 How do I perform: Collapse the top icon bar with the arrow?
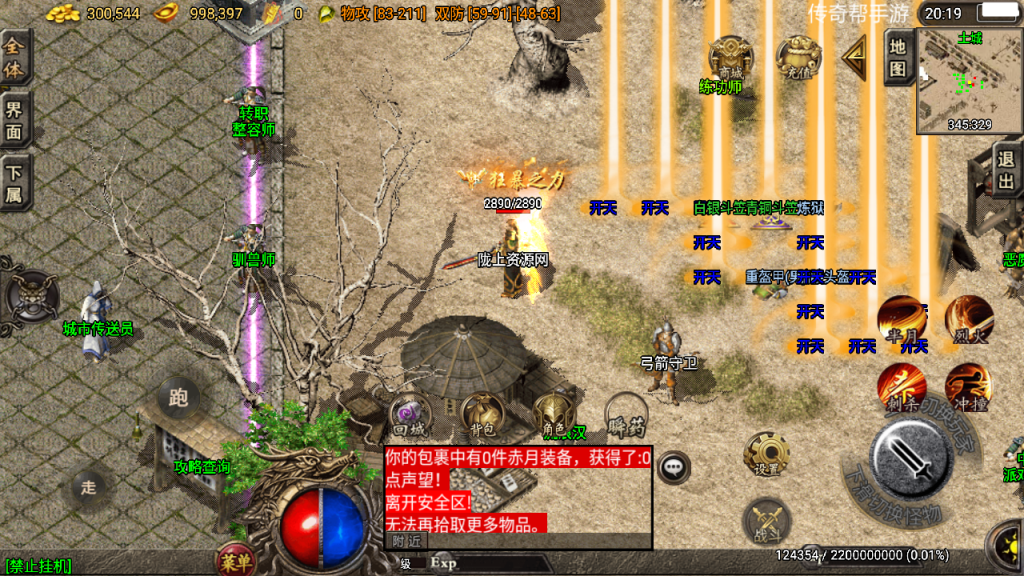[854, 58]
